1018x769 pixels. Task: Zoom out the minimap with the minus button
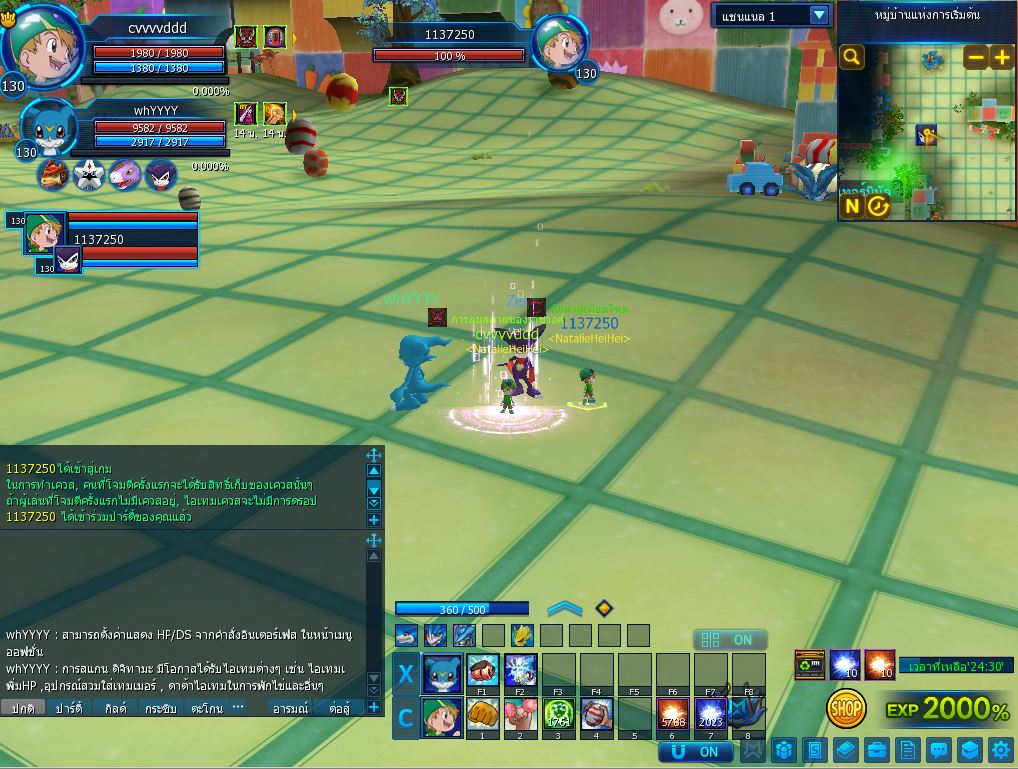click(975, 57)
